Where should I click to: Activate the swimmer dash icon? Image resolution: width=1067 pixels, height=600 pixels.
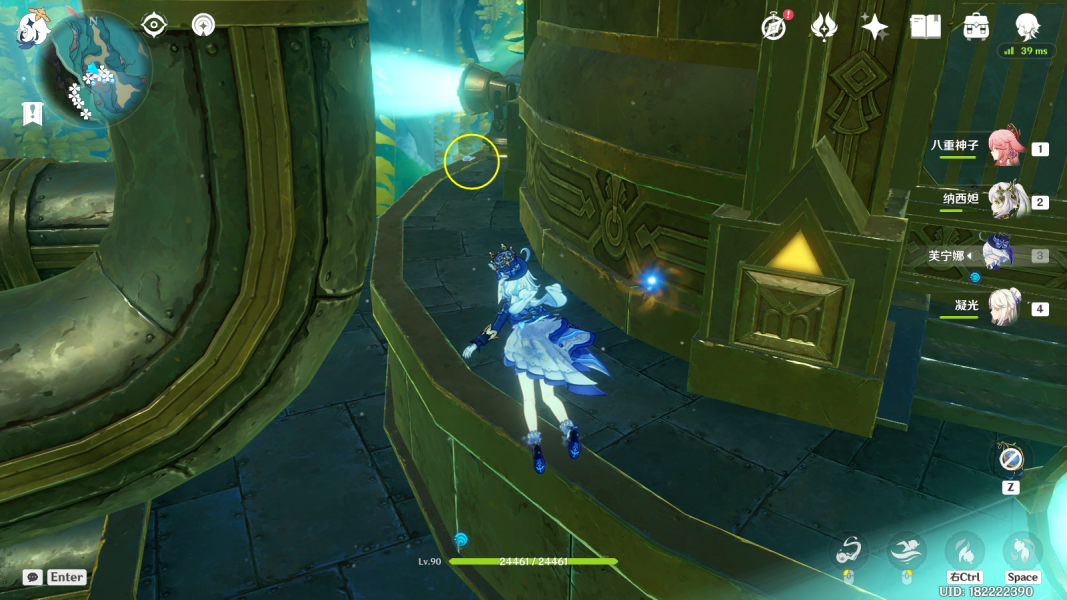(x=907, y=550)
